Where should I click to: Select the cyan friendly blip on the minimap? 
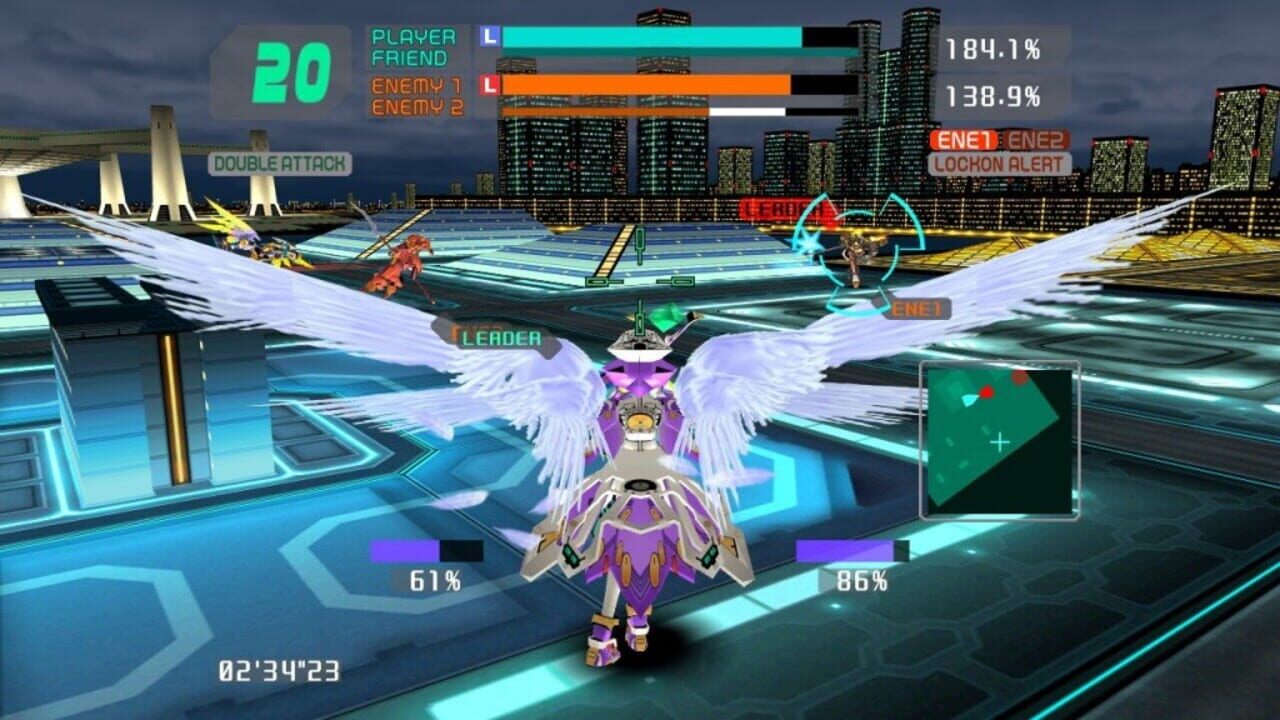tap(970, 400)
